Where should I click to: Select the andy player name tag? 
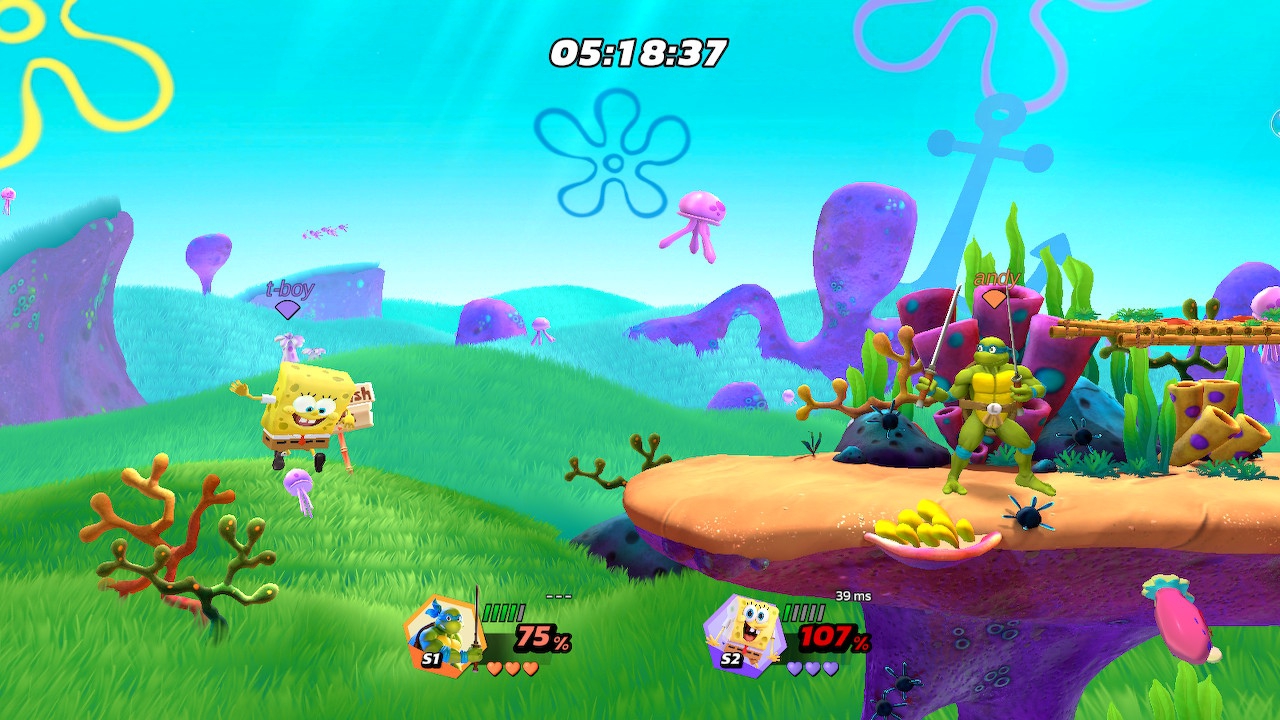[995, 278]
